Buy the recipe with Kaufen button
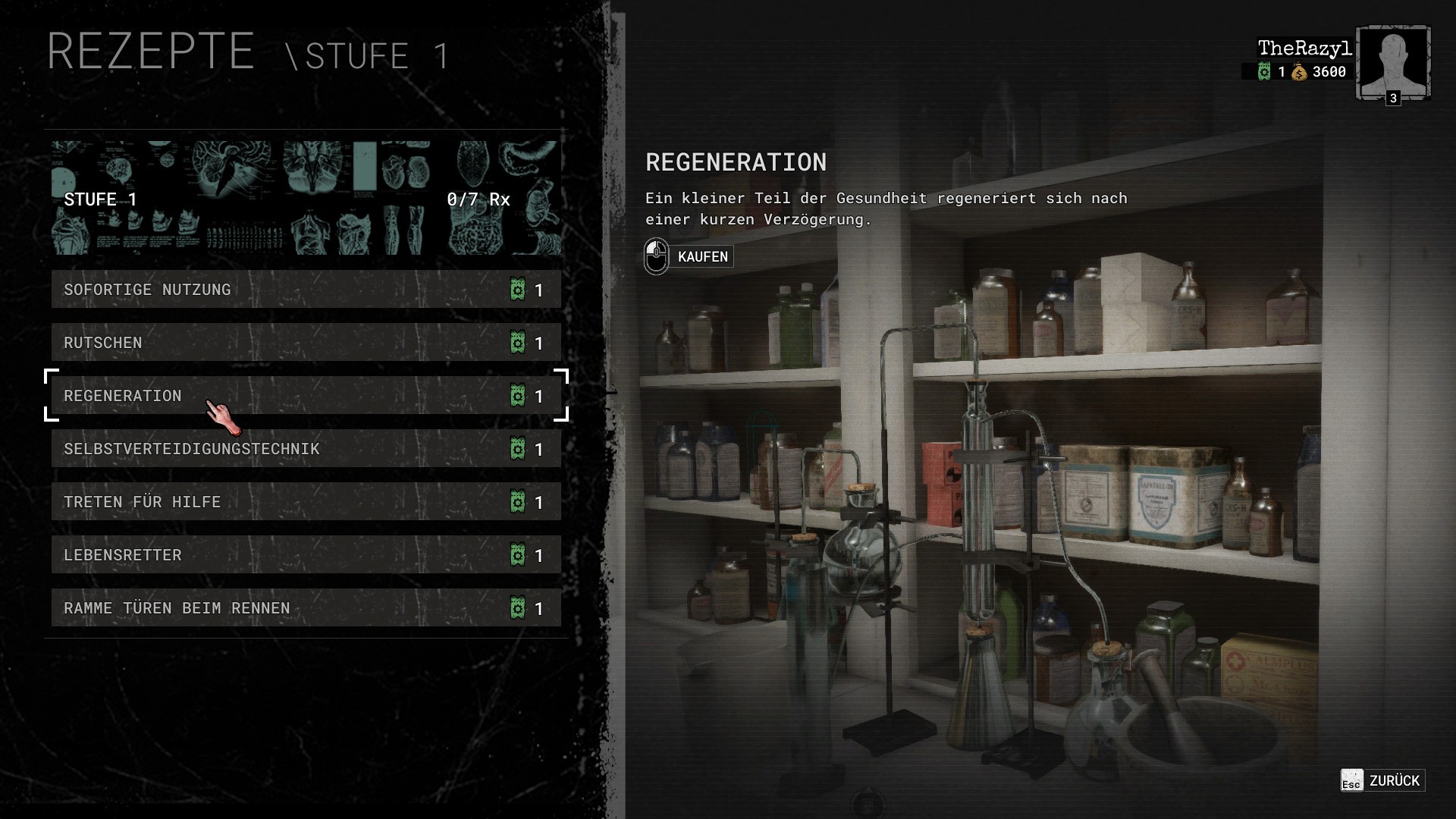Screen dimensions: 1456x819 point(689,256)
